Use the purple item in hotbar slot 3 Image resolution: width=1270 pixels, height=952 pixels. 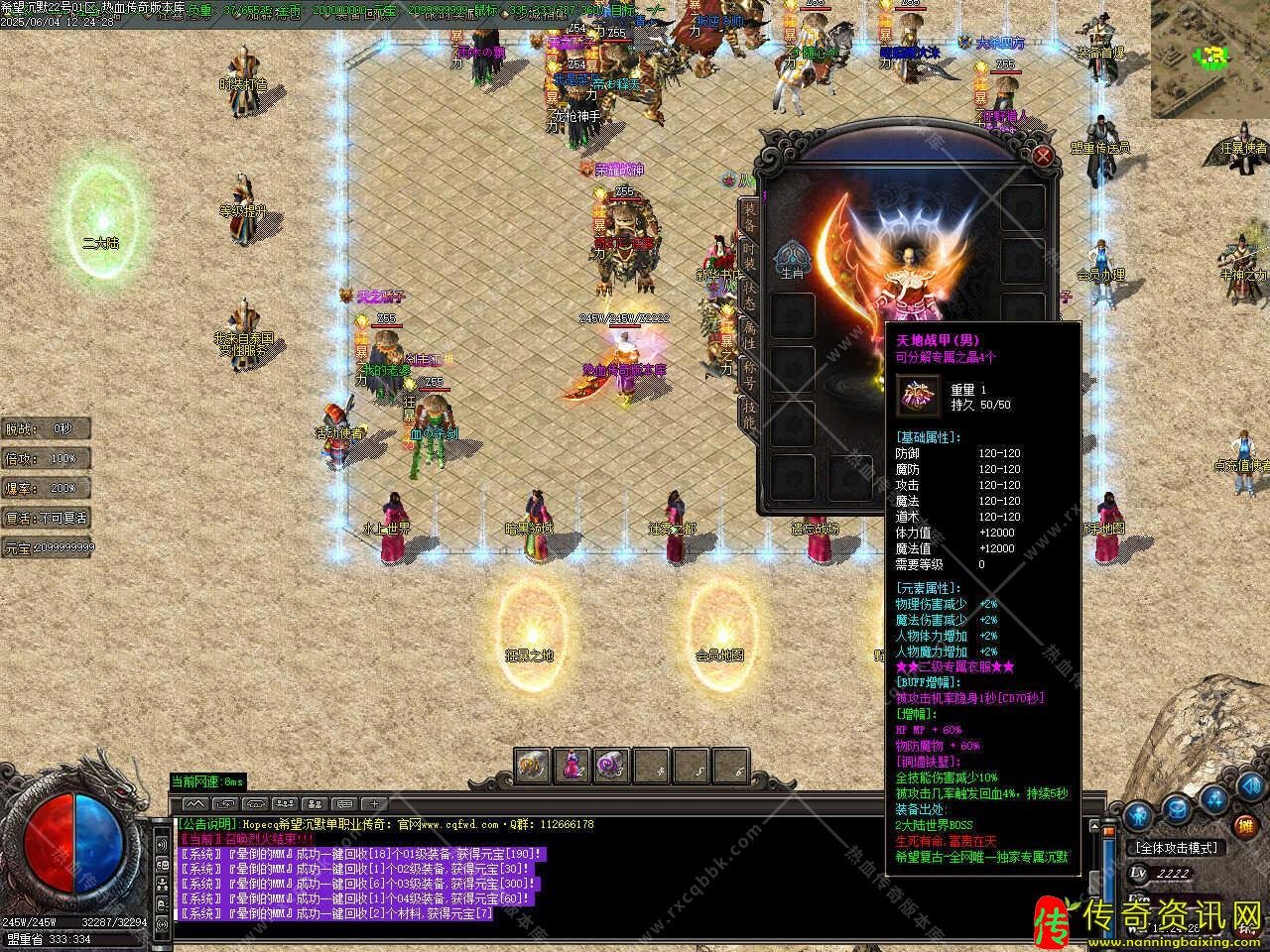coord(611,766)
